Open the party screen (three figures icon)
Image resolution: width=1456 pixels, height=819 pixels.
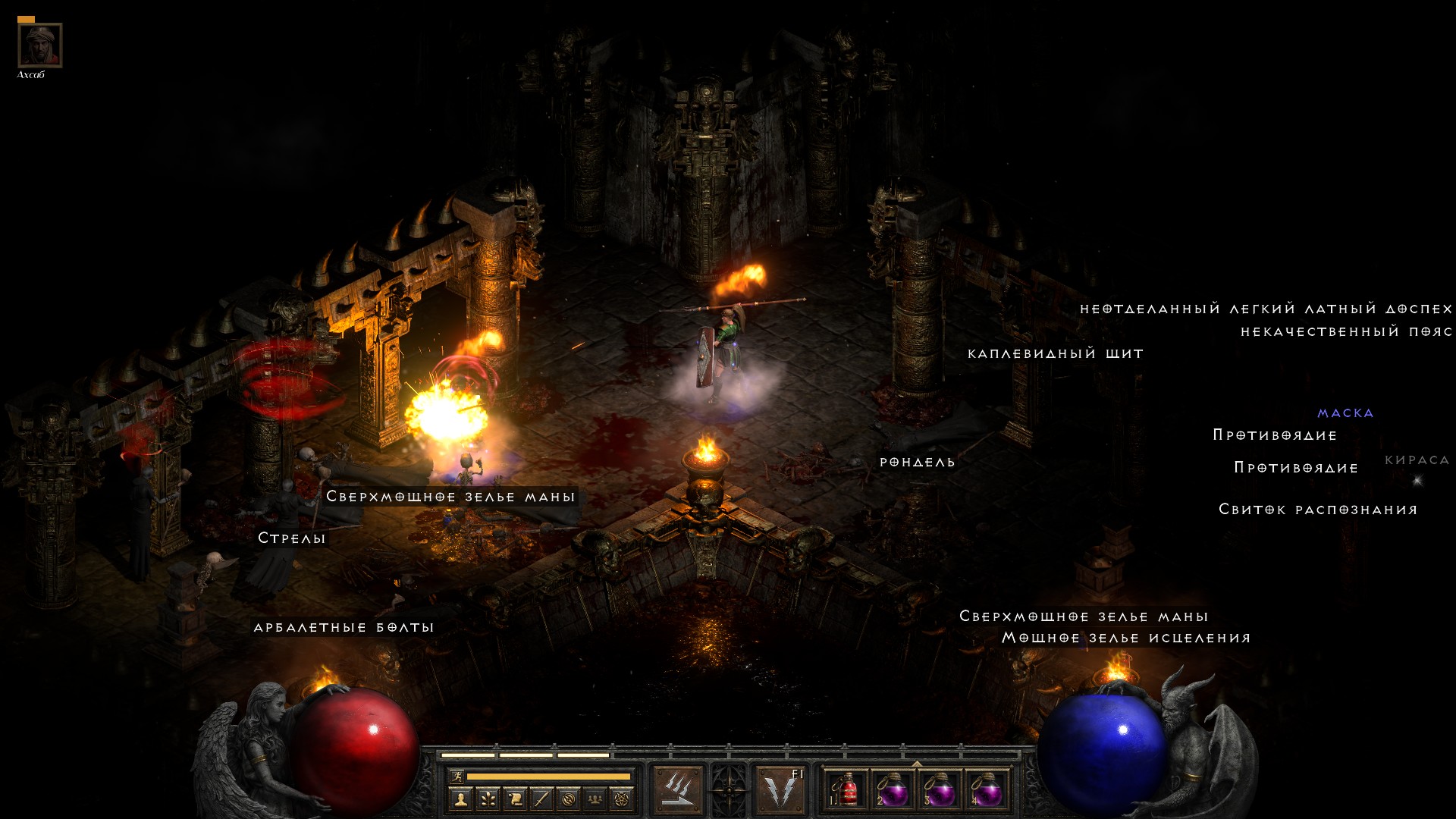[x=595, y=799]
